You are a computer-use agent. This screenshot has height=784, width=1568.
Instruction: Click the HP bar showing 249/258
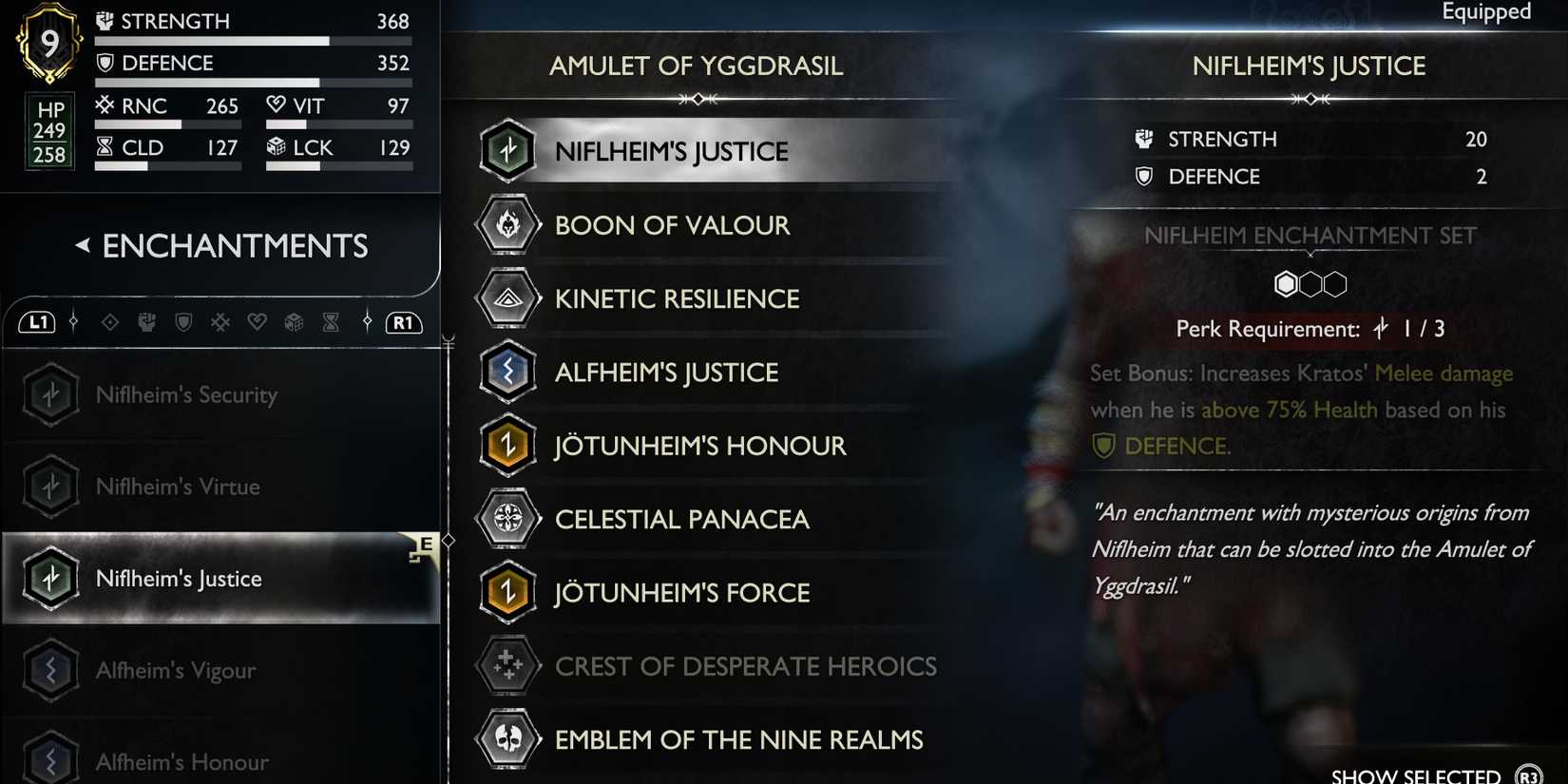click(x=48, y=131)
